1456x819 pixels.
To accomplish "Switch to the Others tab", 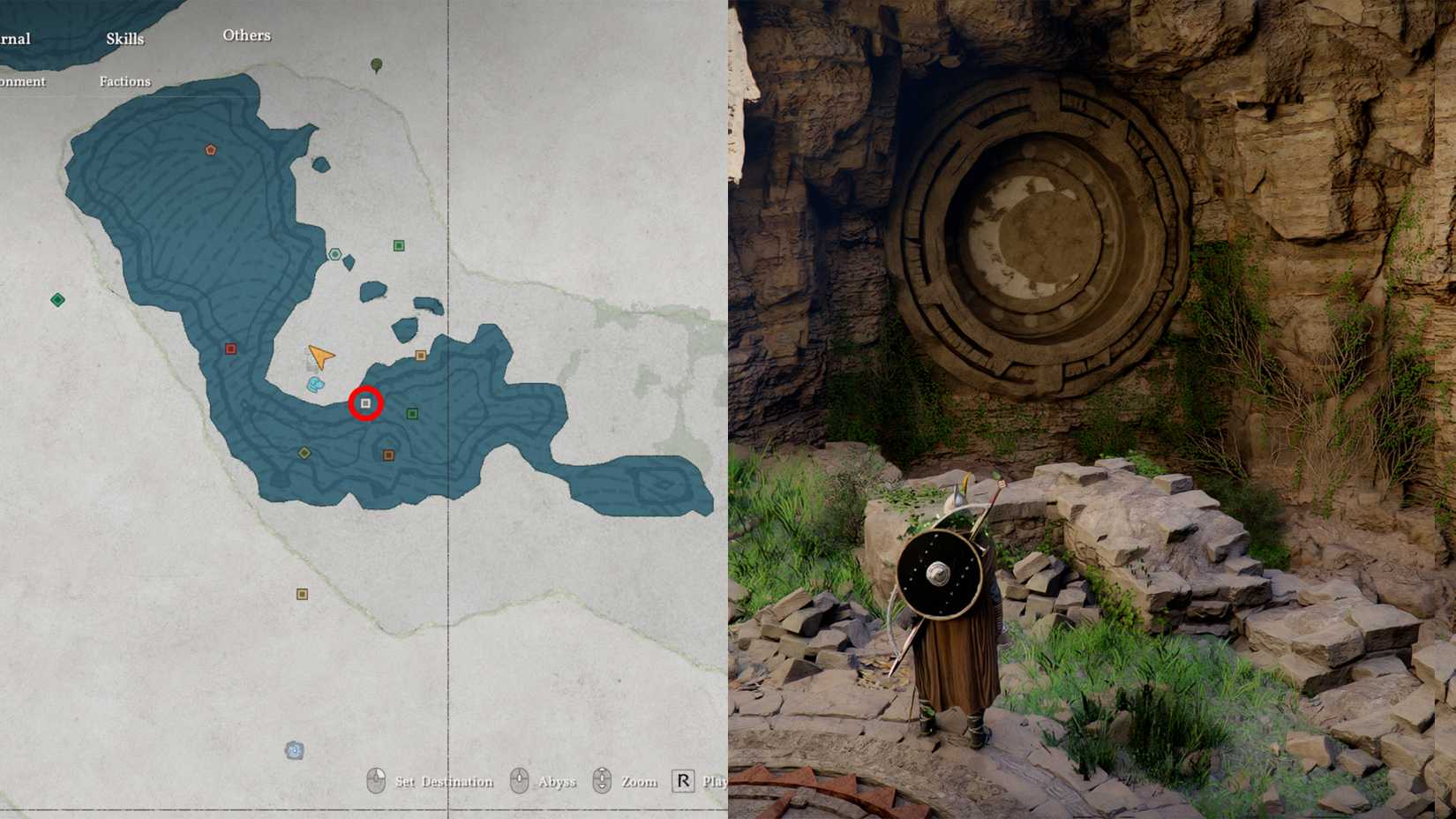I will tap(247, 35).
